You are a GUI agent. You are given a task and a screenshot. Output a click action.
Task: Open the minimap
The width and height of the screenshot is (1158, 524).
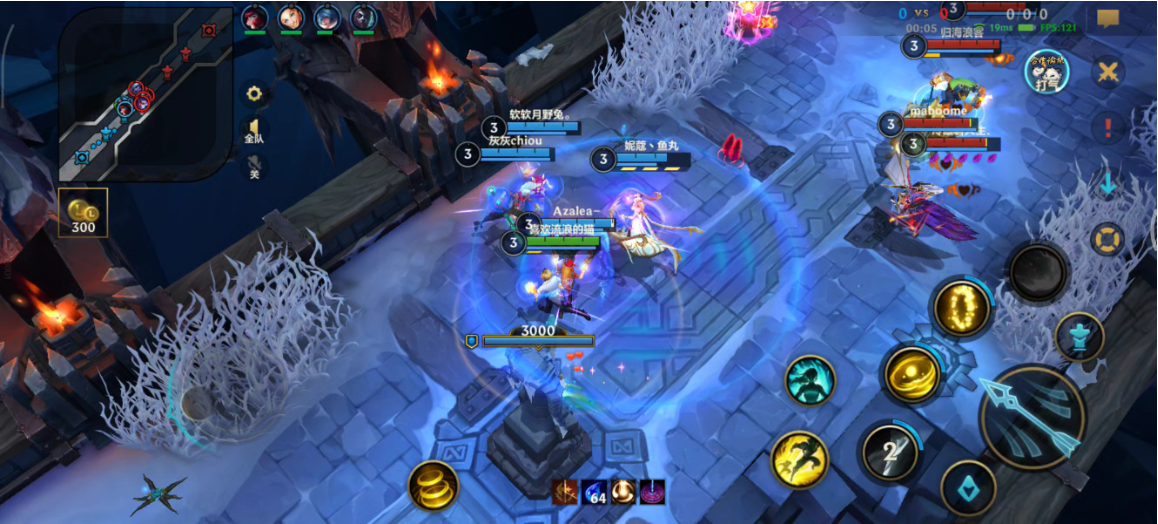coord(146,95)
